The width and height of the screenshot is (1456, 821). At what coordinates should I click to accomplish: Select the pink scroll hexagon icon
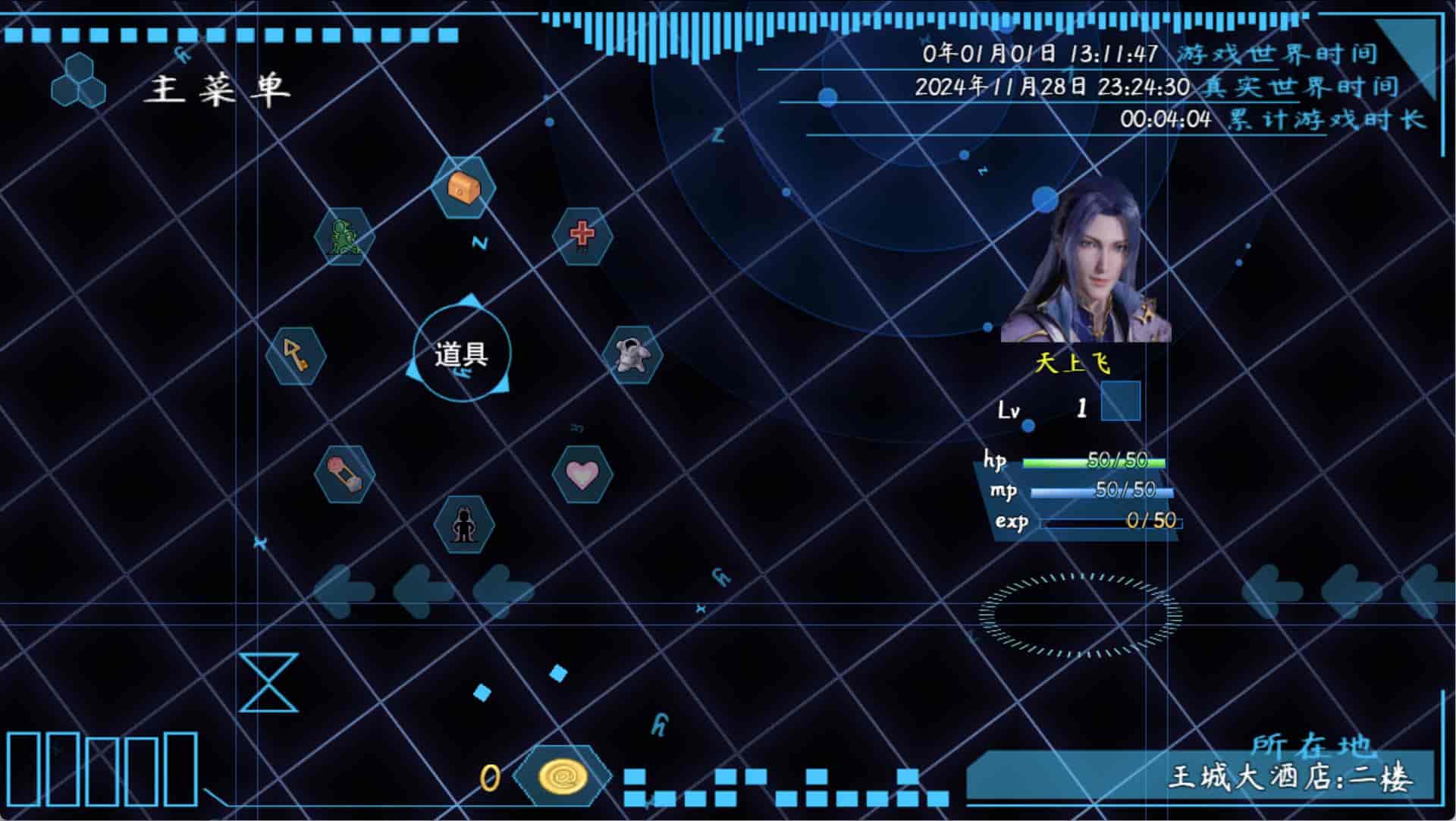pyautogui.click(x=345, y=474)
